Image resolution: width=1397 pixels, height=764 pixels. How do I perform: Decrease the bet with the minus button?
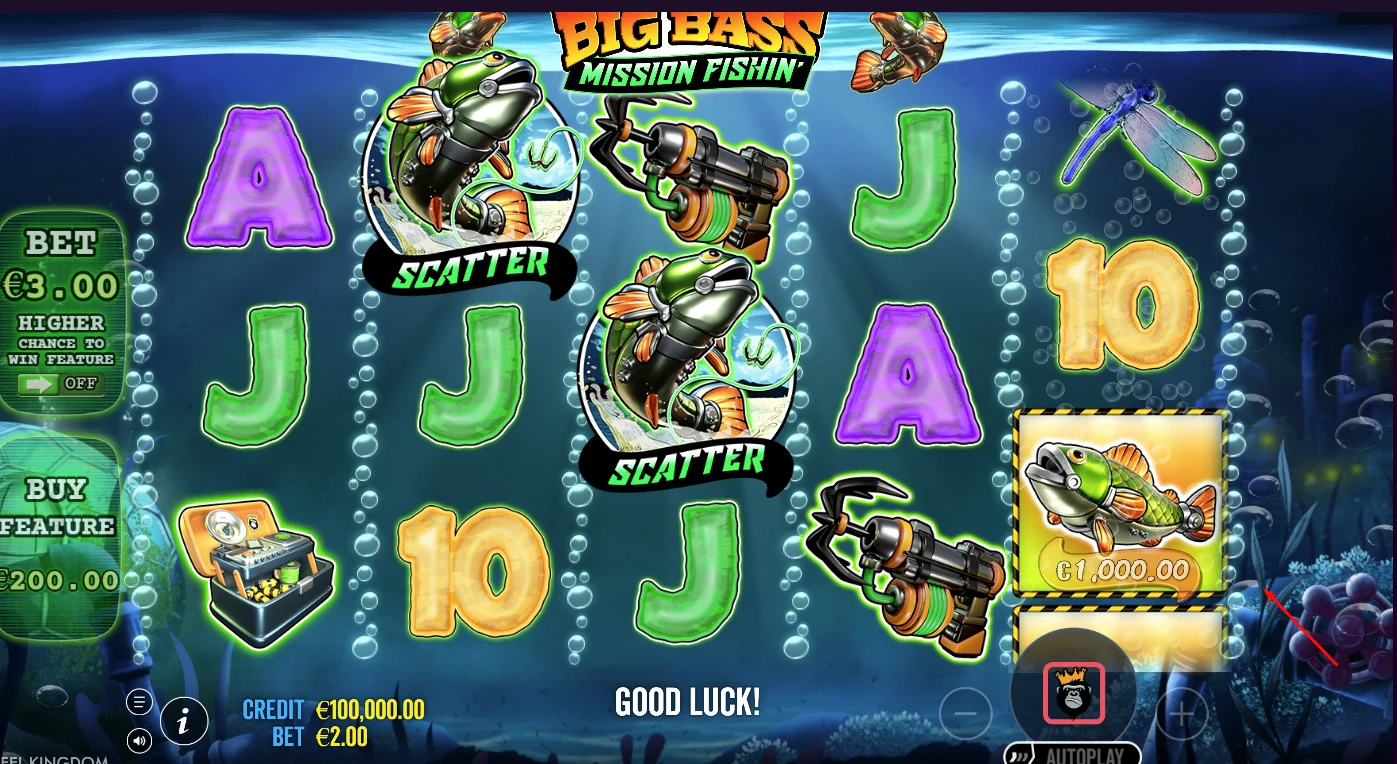click(965, 714)
